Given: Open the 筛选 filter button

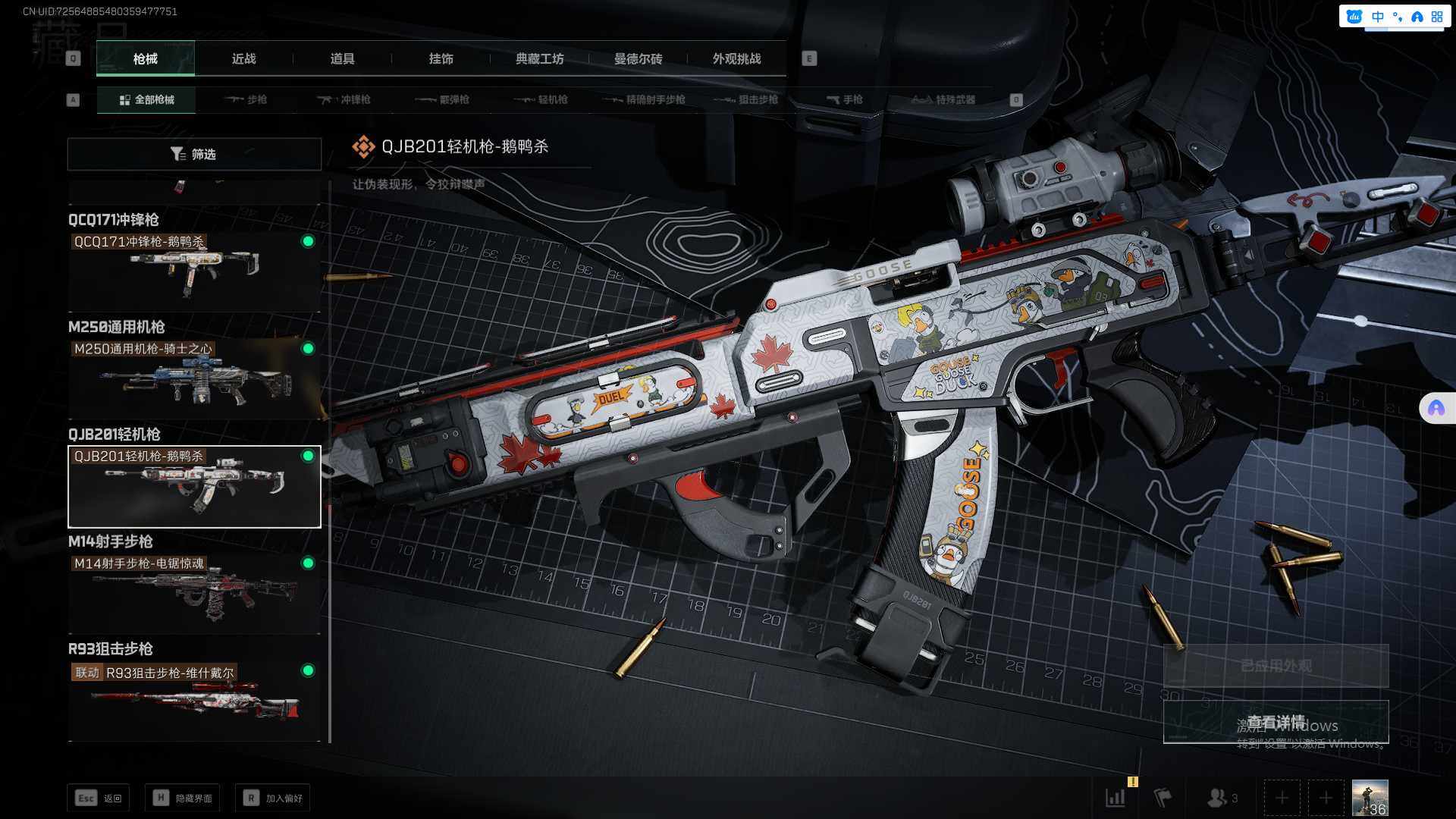Looking at the screenshot, I should (194, 155).
